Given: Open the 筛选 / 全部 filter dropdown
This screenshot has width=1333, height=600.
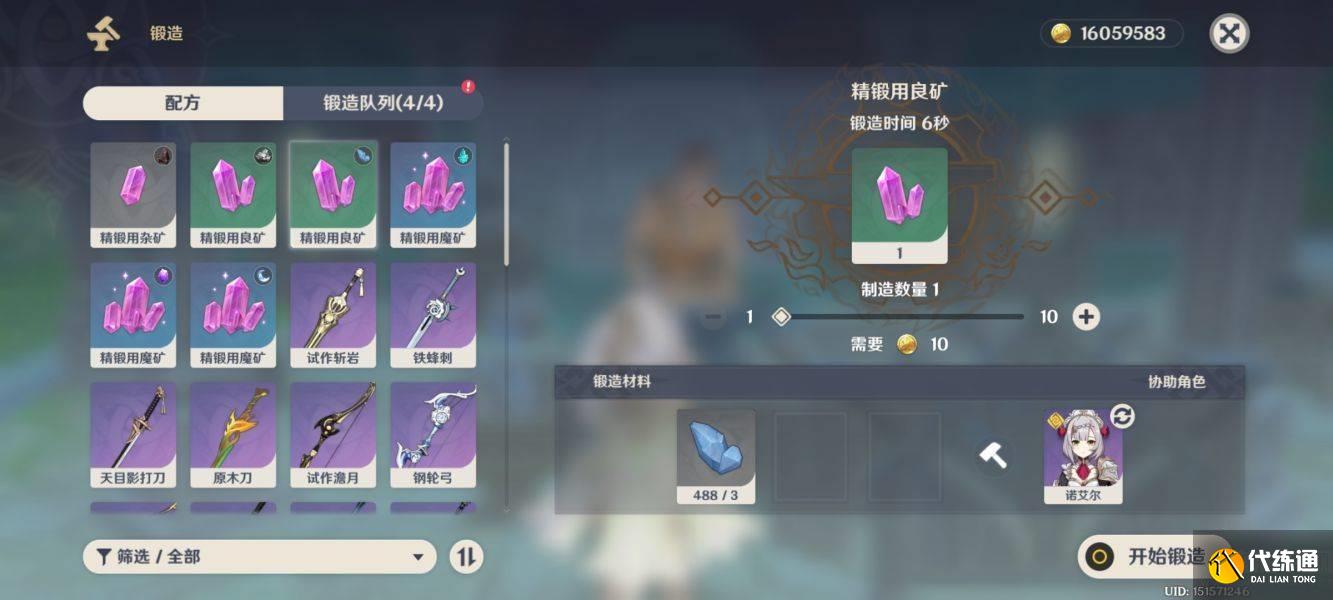Looking at the screenshot, I should 259,557.
